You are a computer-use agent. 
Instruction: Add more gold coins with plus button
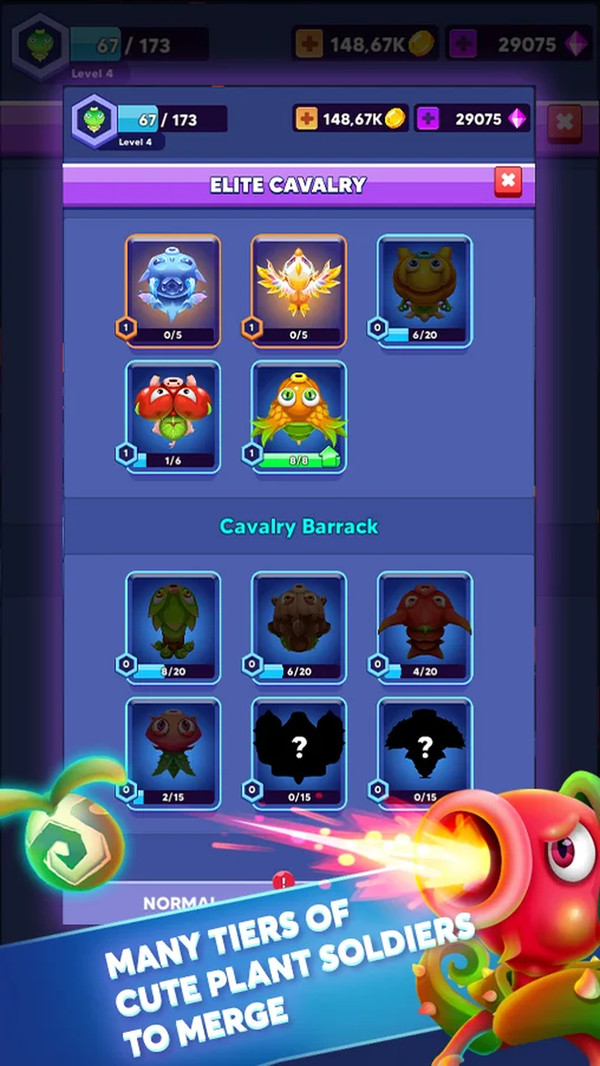pos(306,119)
